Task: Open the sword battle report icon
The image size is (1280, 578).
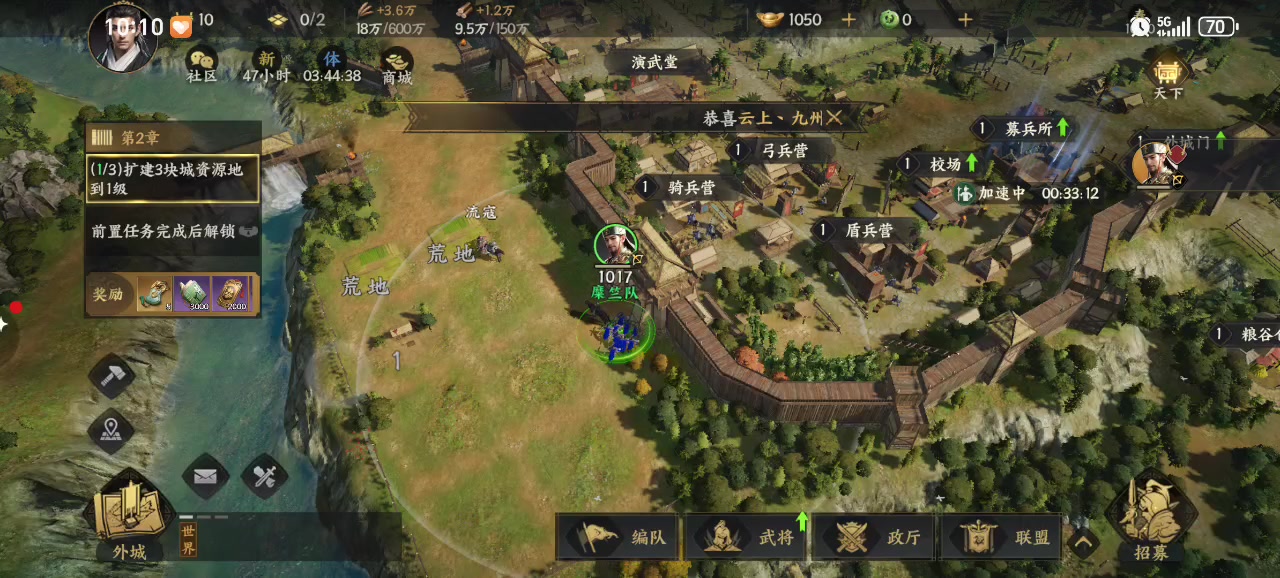Action: [265, 477]
